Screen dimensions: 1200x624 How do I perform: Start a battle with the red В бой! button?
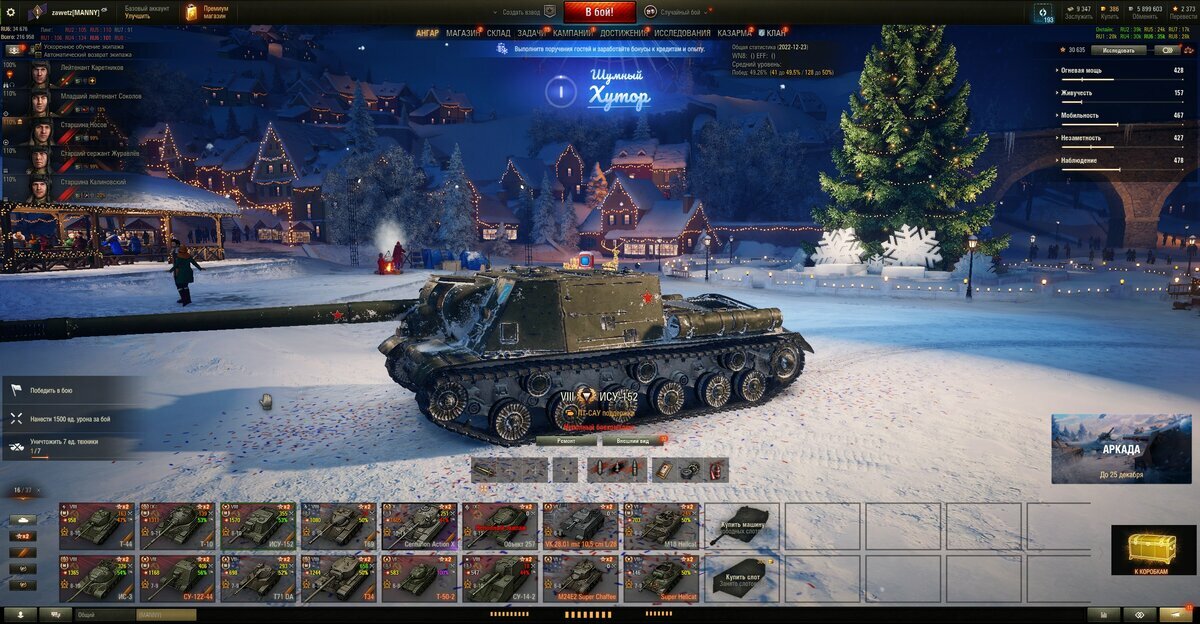coord(599,12)
